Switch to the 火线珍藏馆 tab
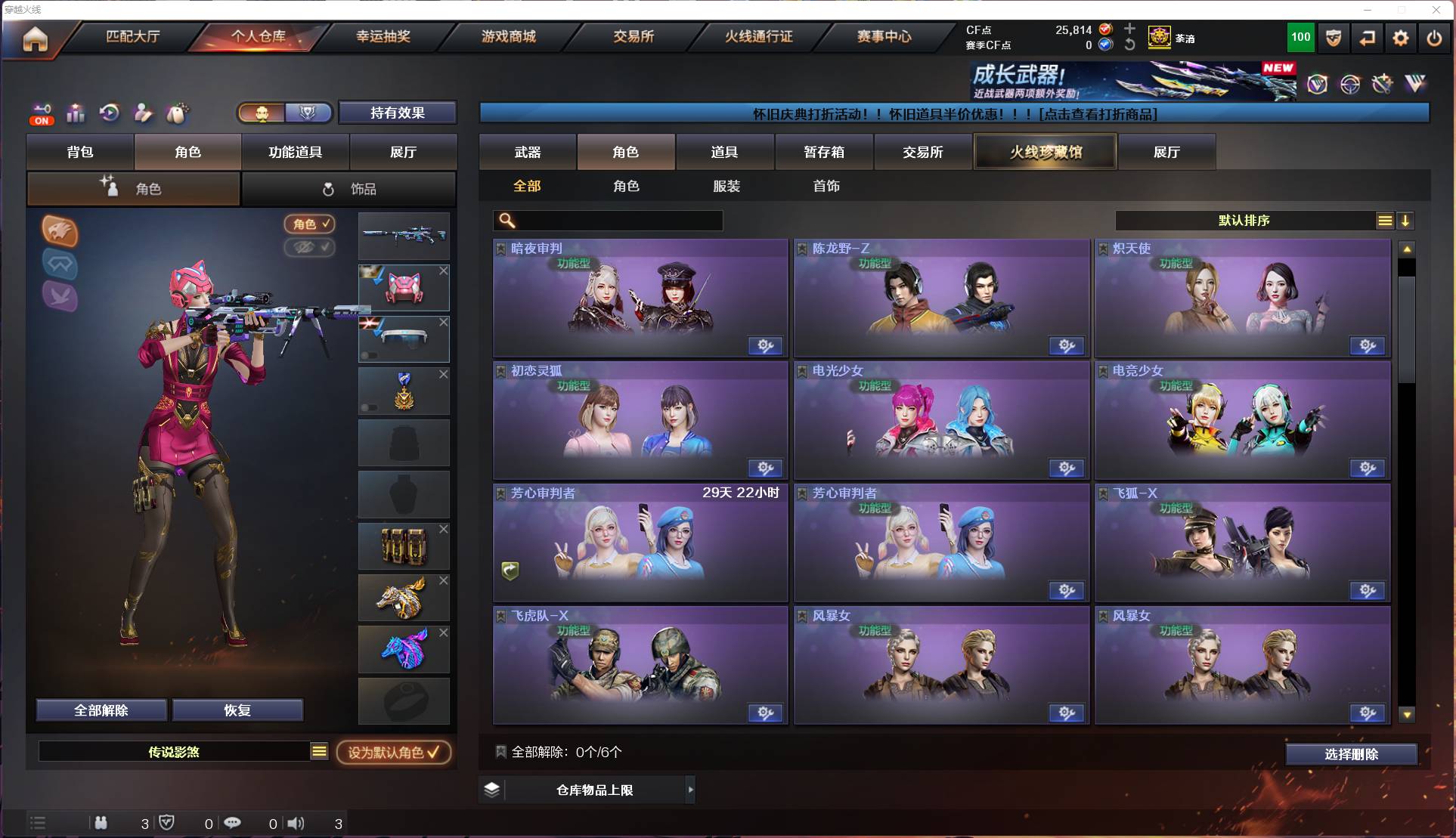The image size is (1456, 838). (x=1046, y=151)
